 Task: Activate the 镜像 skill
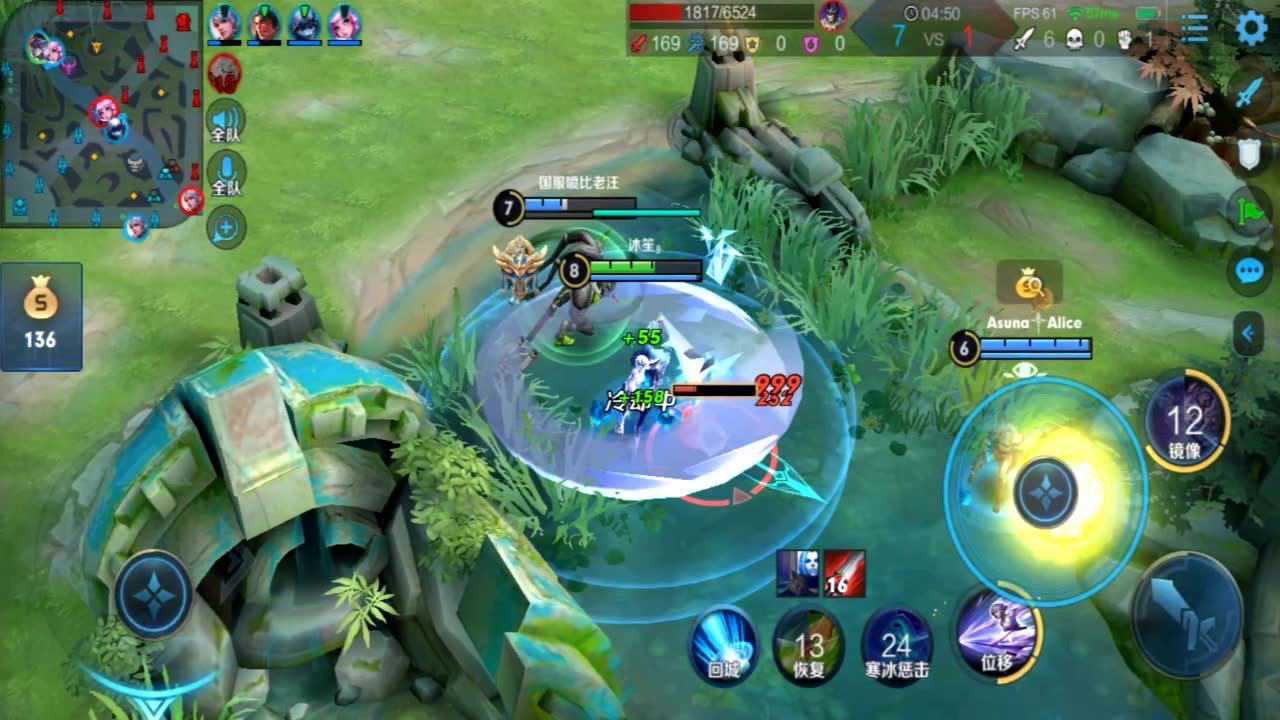(1186, 421)
